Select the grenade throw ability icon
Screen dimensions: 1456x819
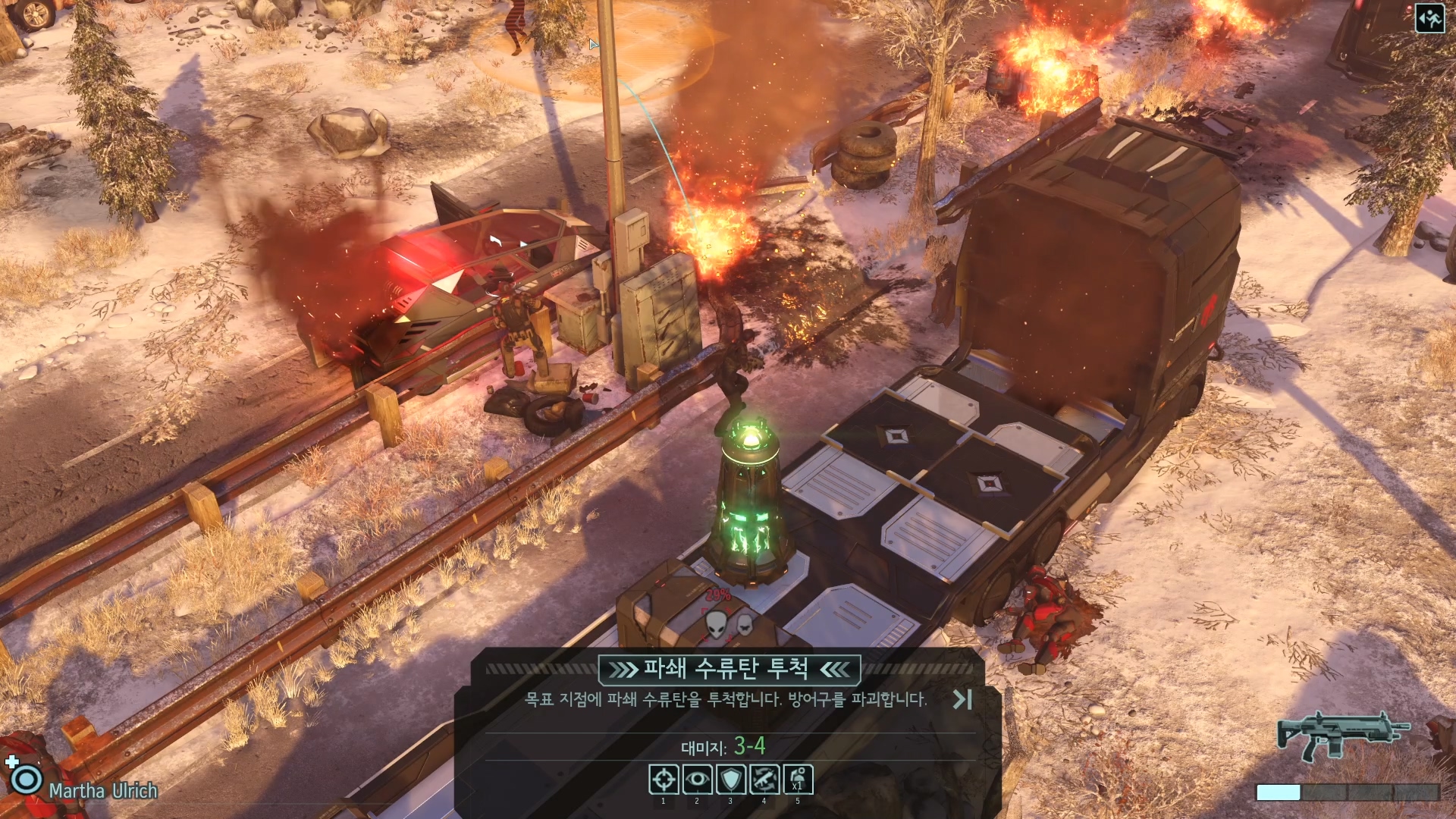pyautogui.click(x=798, y=779)
